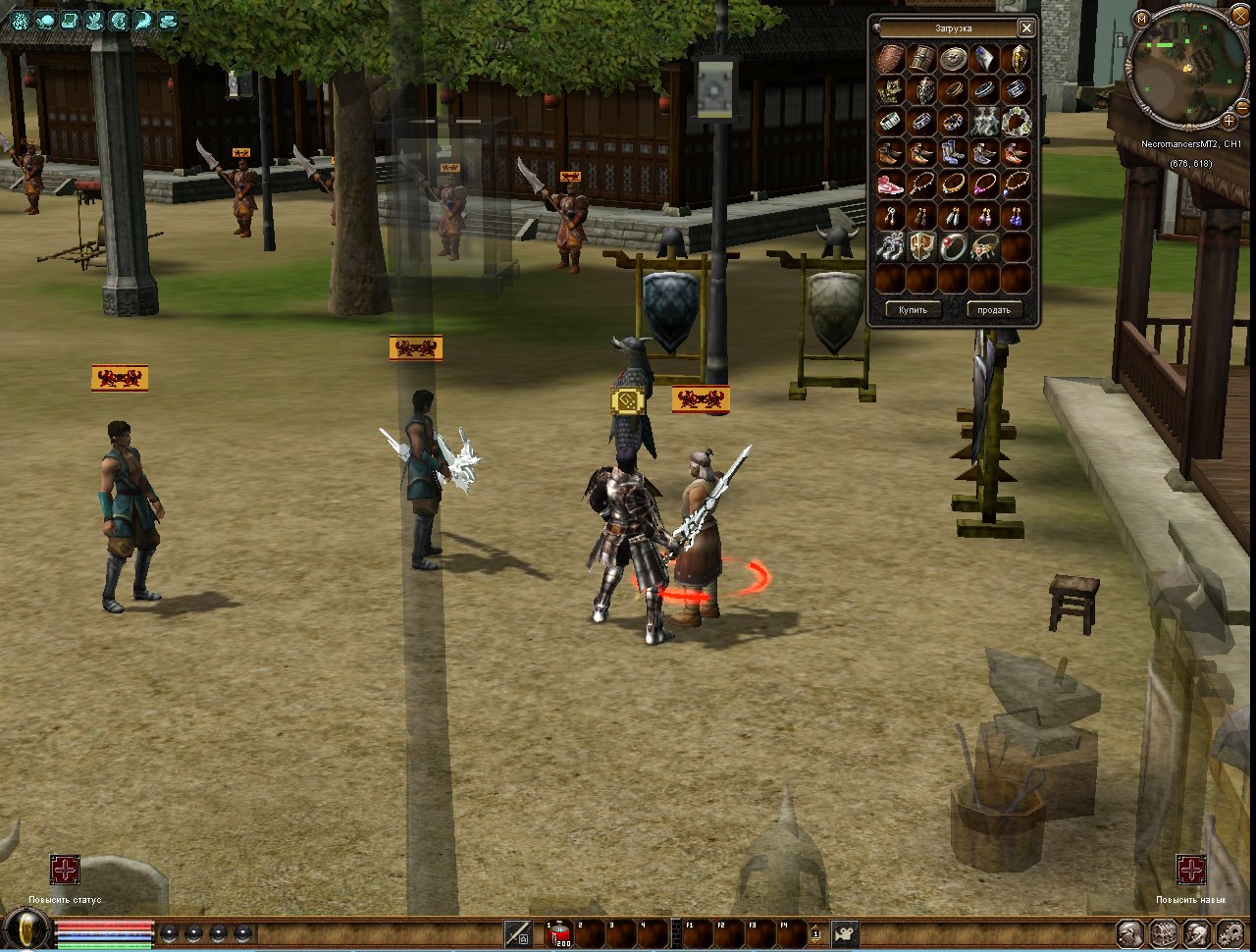Select the blue armored boots in shop

953,153
